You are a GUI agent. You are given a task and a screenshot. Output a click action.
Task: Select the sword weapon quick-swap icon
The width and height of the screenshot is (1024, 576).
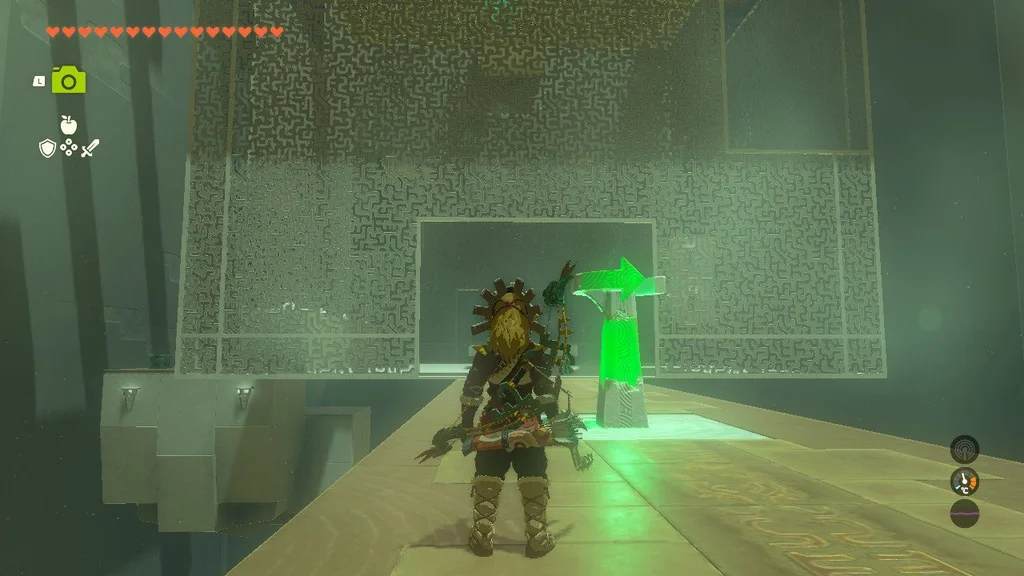(x=90, y=149)
